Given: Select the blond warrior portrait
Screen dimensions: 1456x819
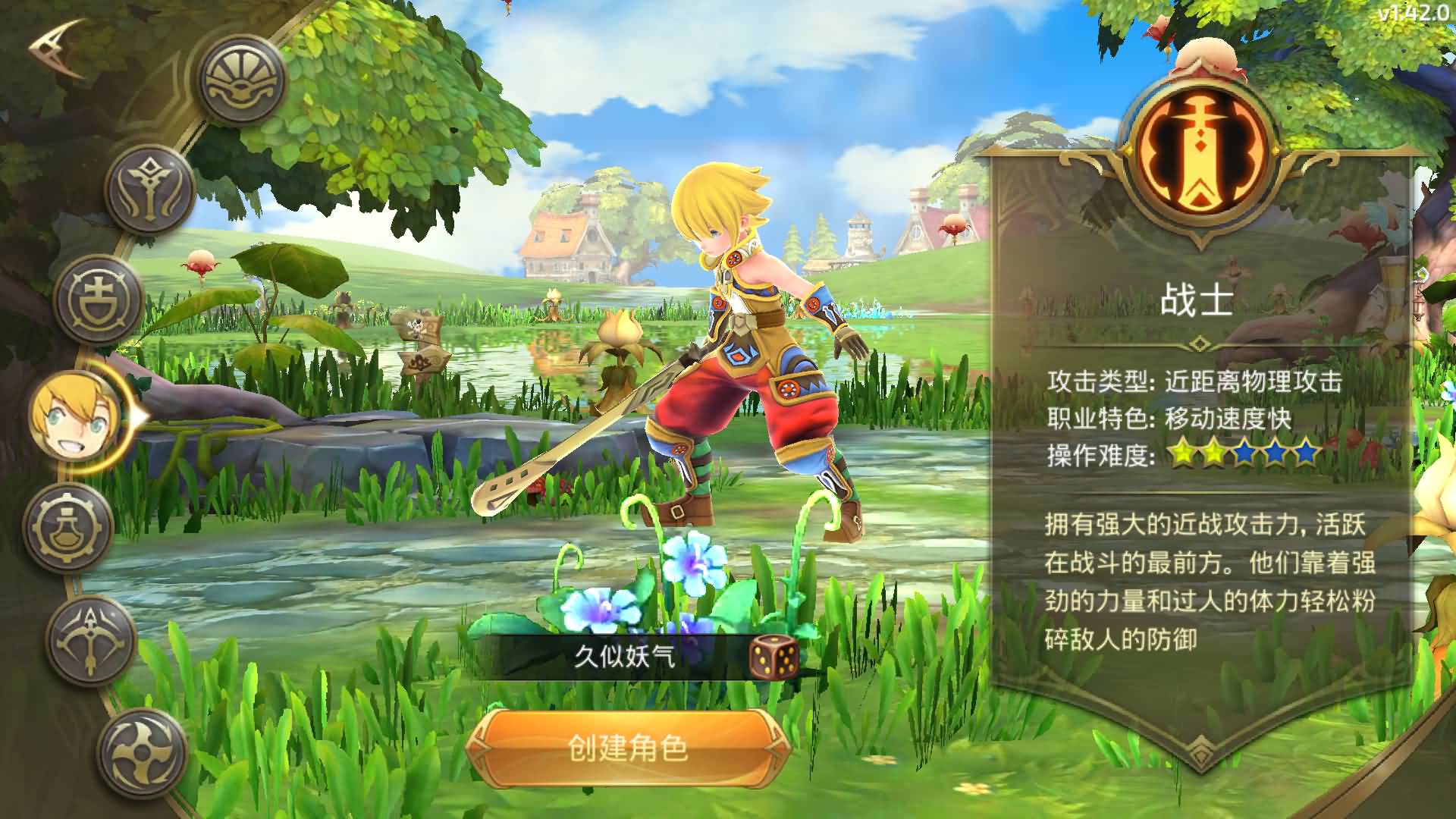Looking at the screenshot, I should pyautogui.click(x=76, y=414).
